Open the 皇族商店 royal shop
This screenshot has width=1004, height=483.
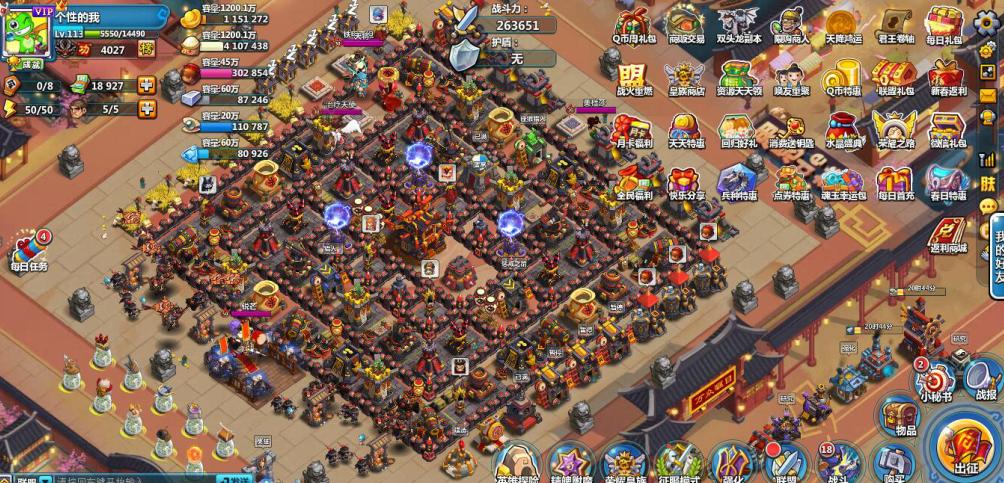coord(684,77)
